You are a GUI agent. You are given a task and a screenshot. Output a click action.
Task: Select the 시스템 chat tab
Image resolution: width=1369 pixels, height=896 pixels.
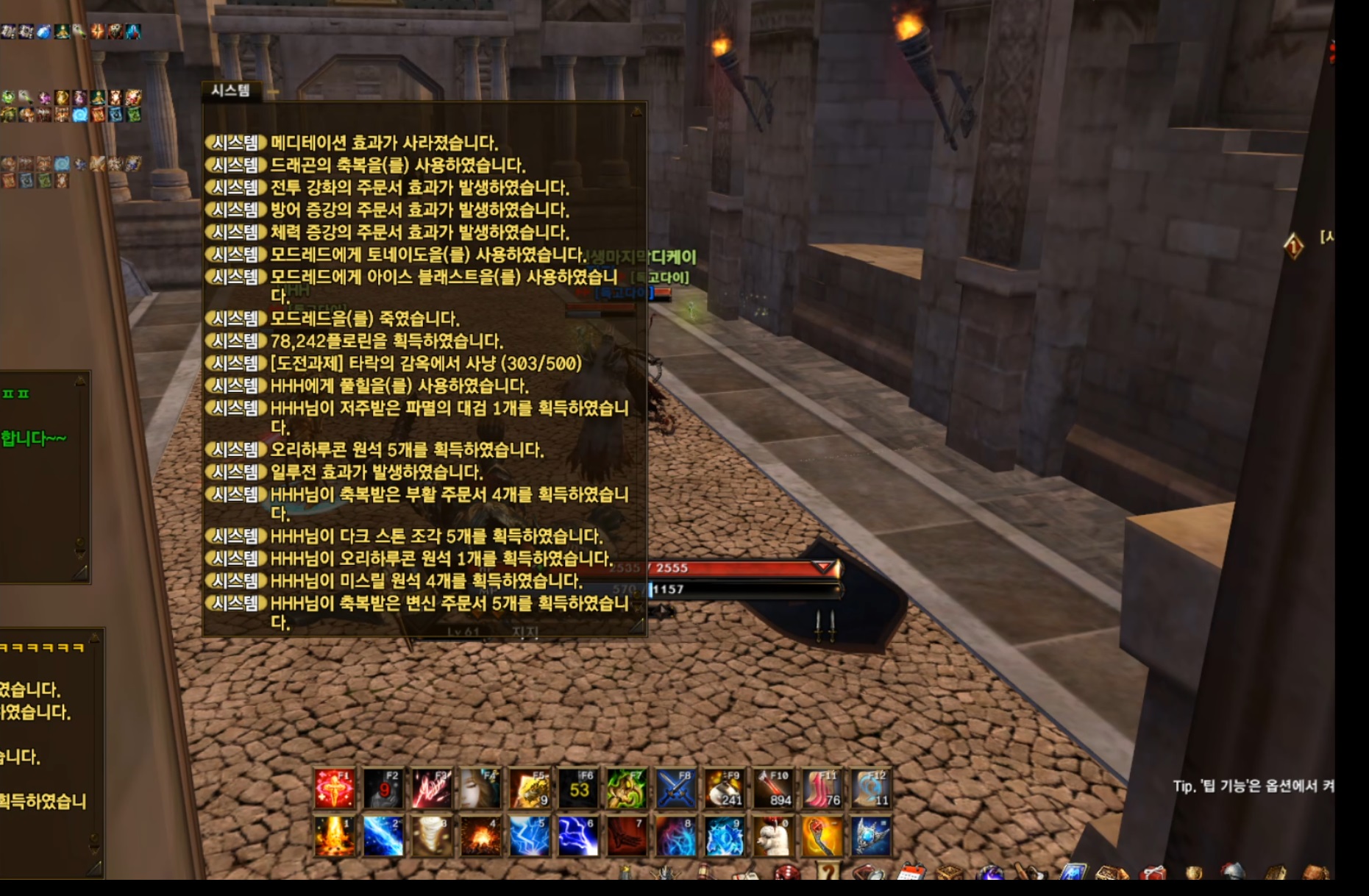pos(230,90)
